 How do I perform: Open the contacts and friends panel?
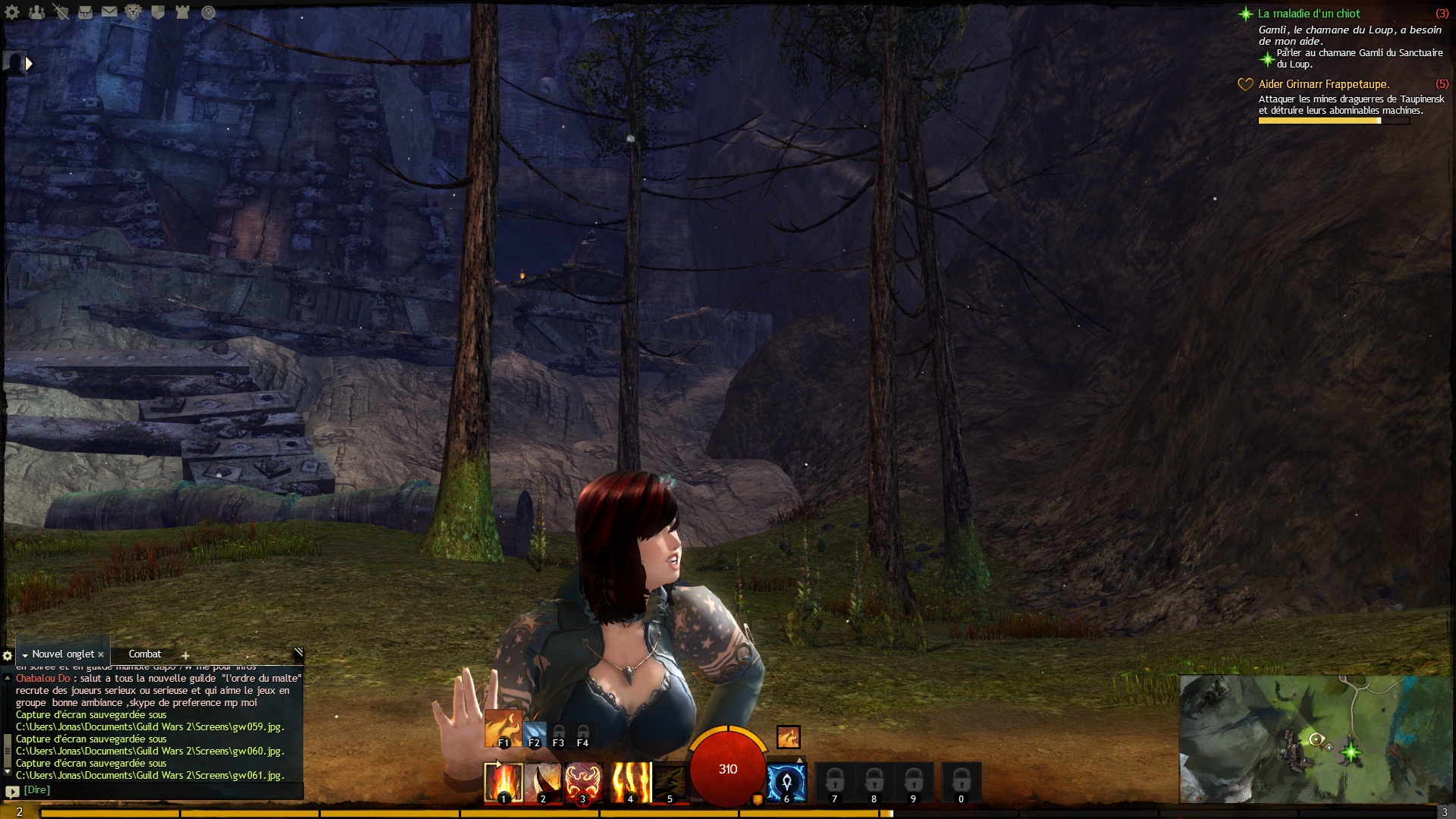click(x=36, y=12)
